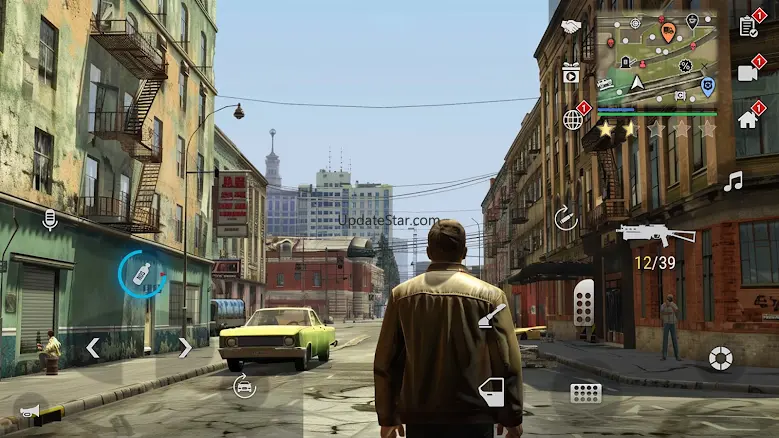Tap the video camera icon
The width and height of the screenshot is (779, 438).
748,72
